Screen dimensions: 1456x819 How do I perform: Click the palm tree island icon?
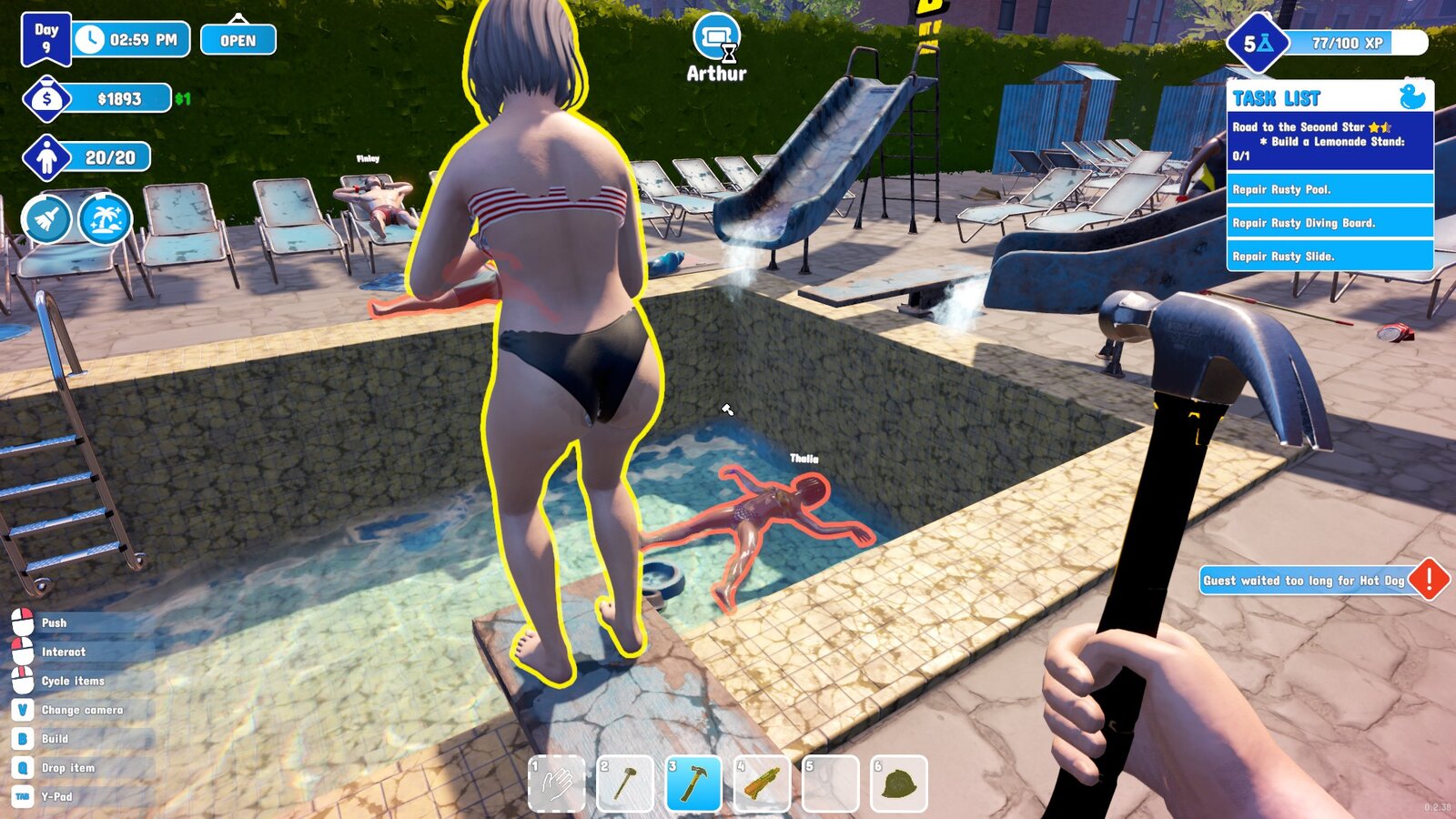pos(106,219)
